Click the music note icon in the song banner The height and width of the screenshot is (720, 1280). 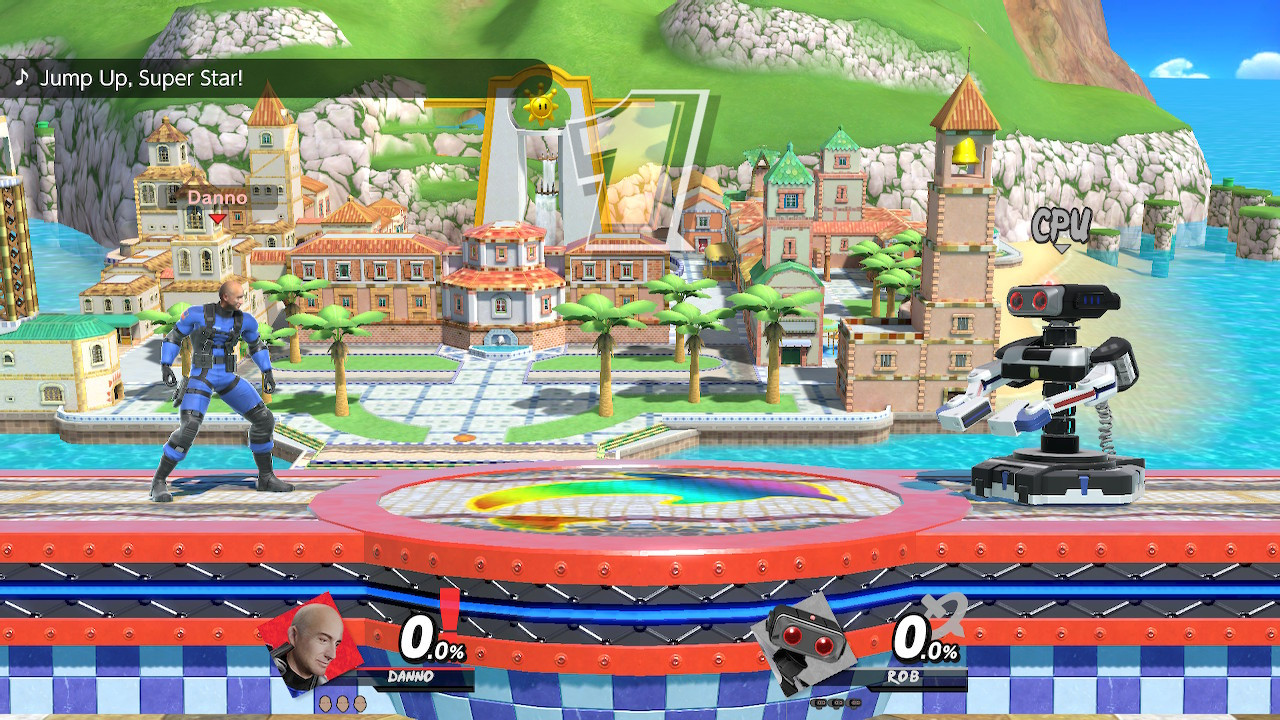20,75
